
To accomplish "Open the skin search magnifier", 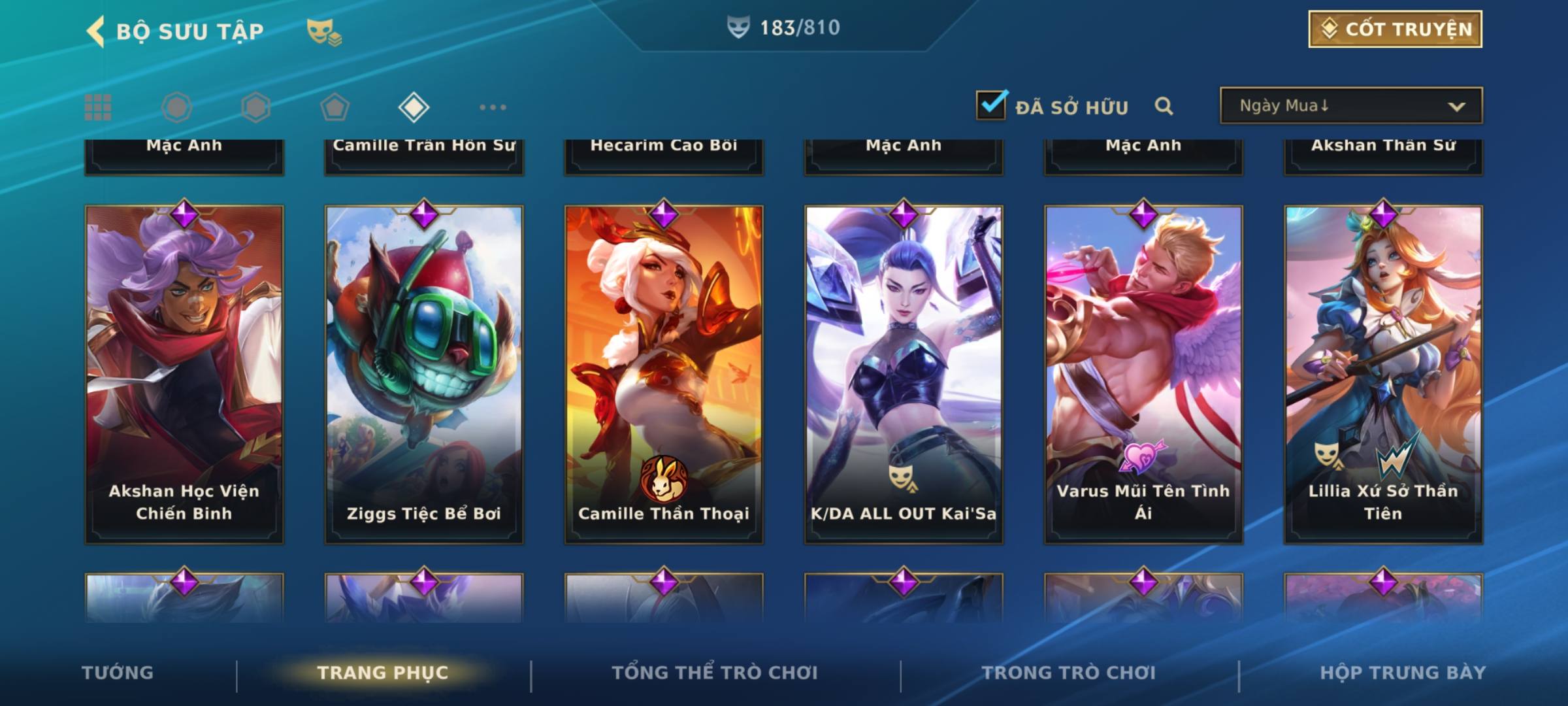I will coord(1164,106).
